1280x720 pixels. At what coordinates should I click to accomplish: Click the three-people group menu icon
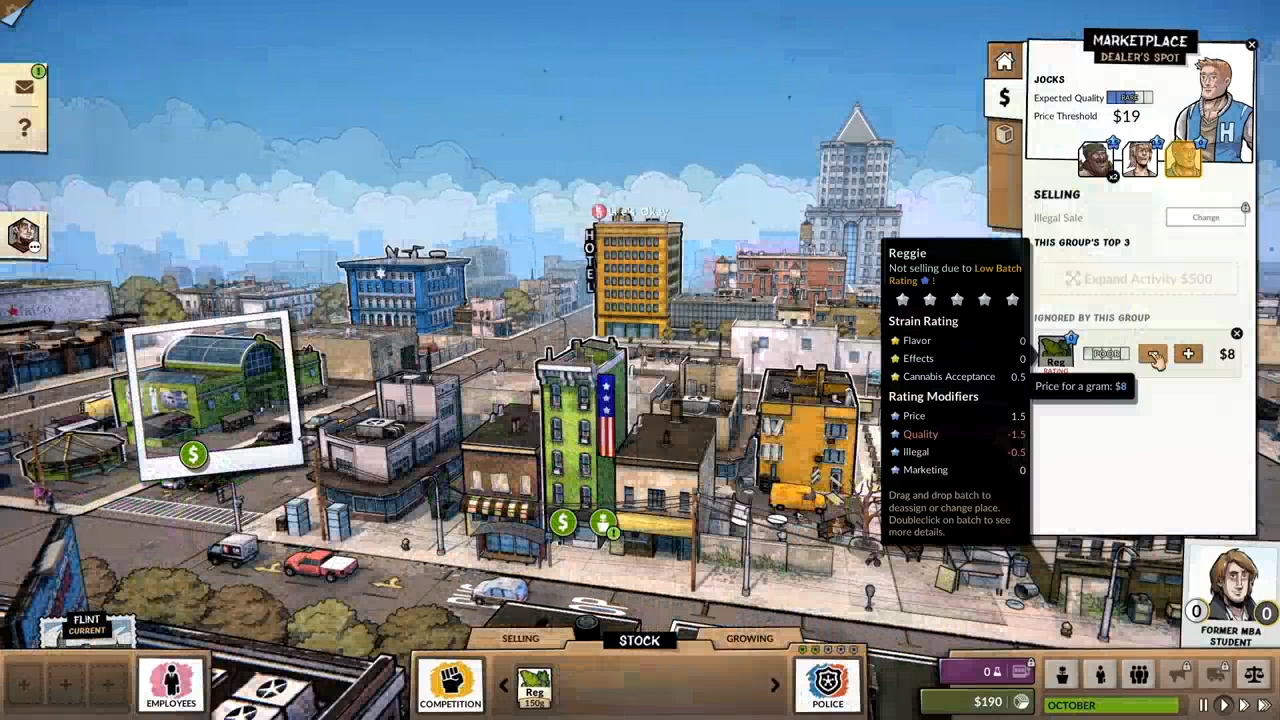(x=1139, y=675)
